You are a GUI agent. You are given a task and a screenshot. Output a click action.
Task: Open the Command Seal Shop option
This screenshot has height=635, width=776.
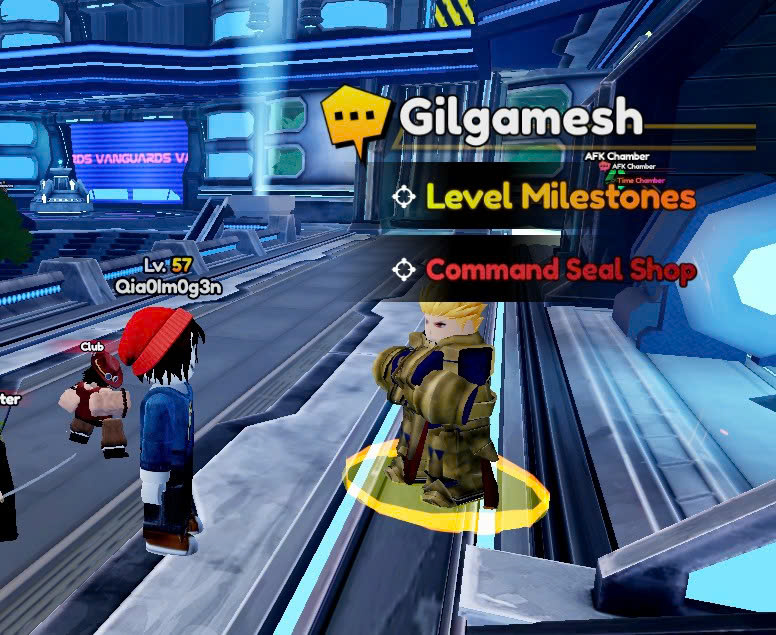[560, 270]
